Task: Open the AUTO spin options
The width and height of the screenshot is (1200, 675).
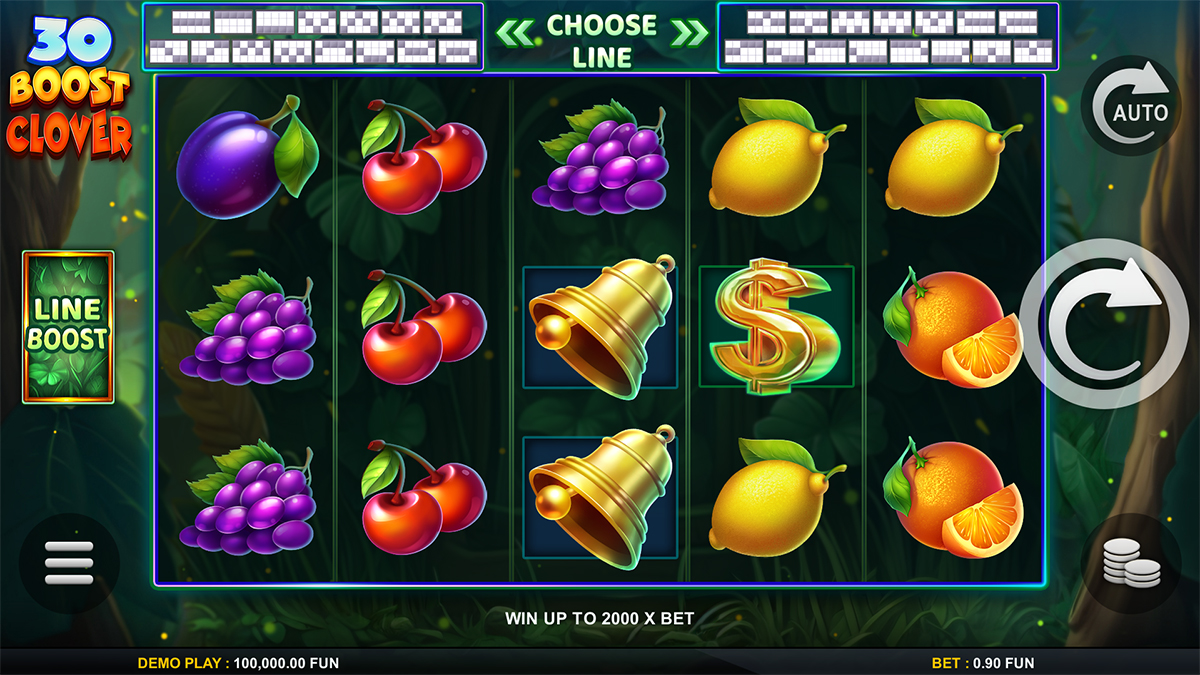Action: [x=1131, y=105]
